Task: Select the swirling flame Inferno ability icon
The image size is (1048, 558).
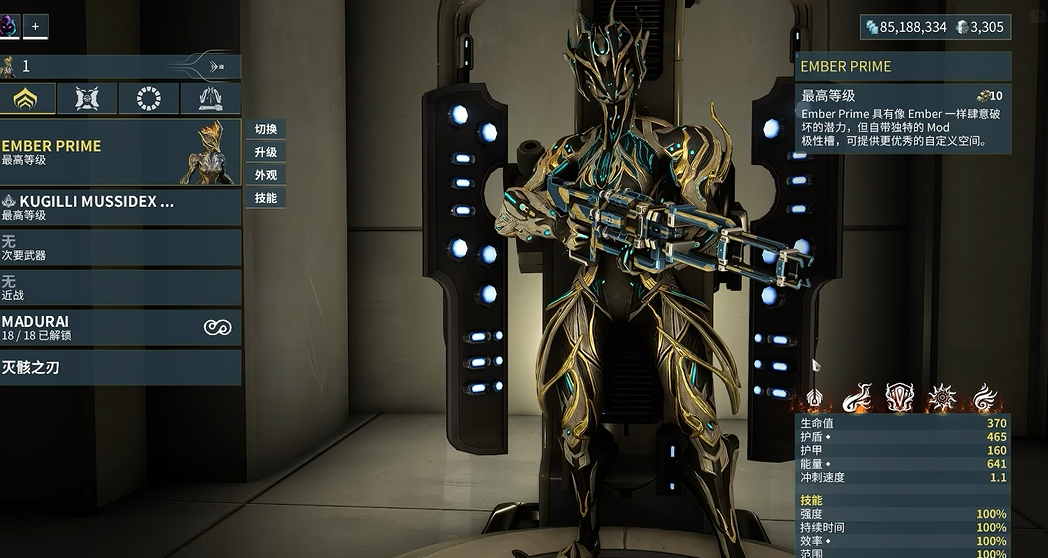Action: (984, 400)
